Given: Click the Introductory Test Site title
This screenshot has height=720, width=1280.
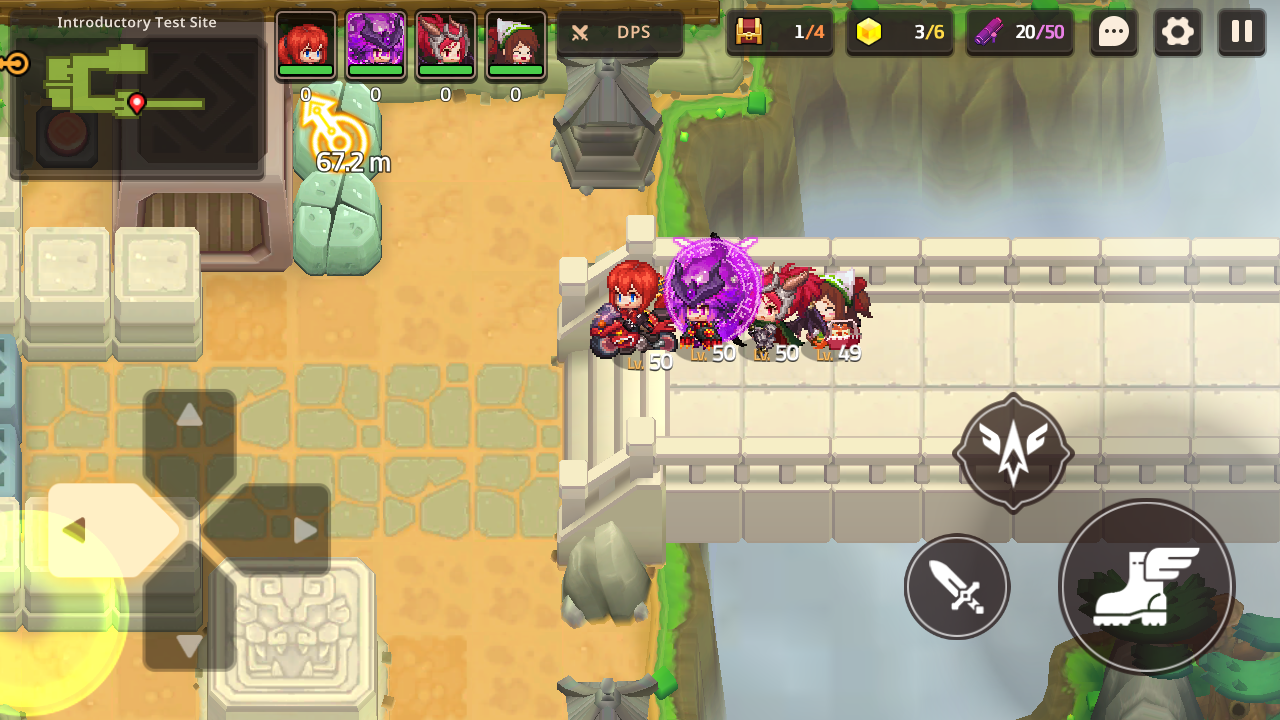Looking at the screenshot, I should tap(138, 22).
